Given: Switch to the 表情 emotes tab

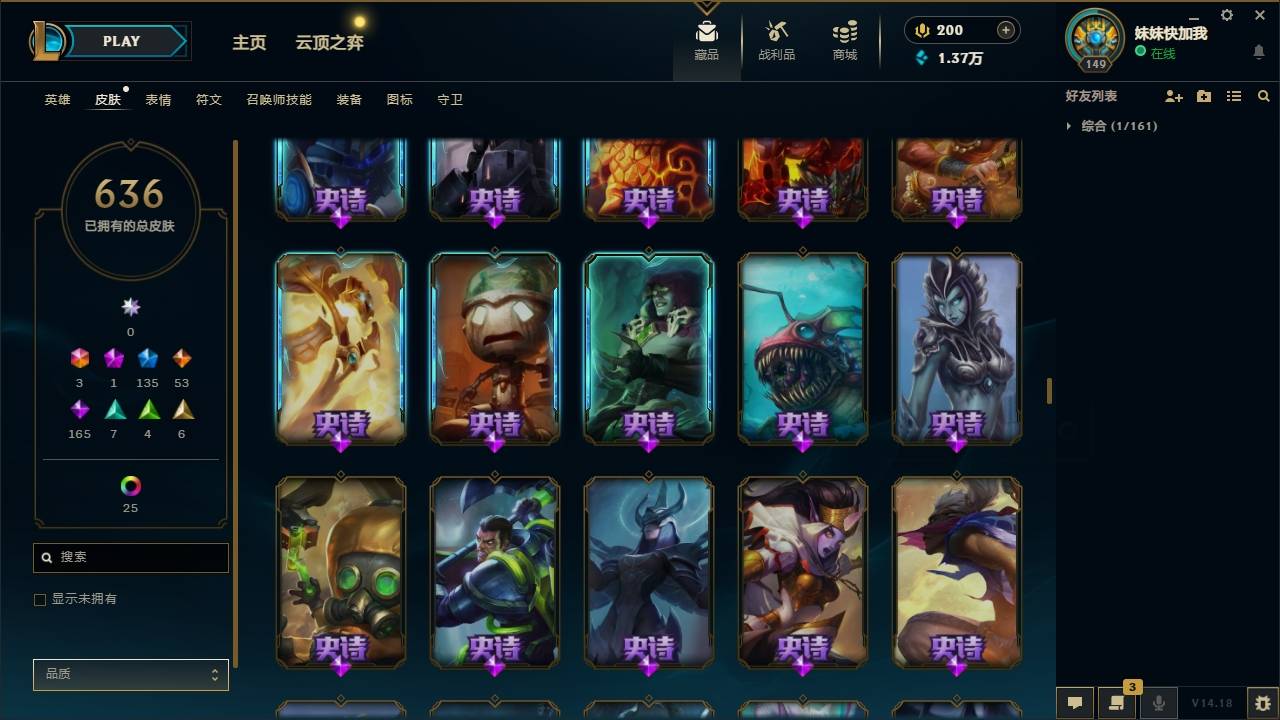Looking at the screenshot, I should tap(159, 100).
